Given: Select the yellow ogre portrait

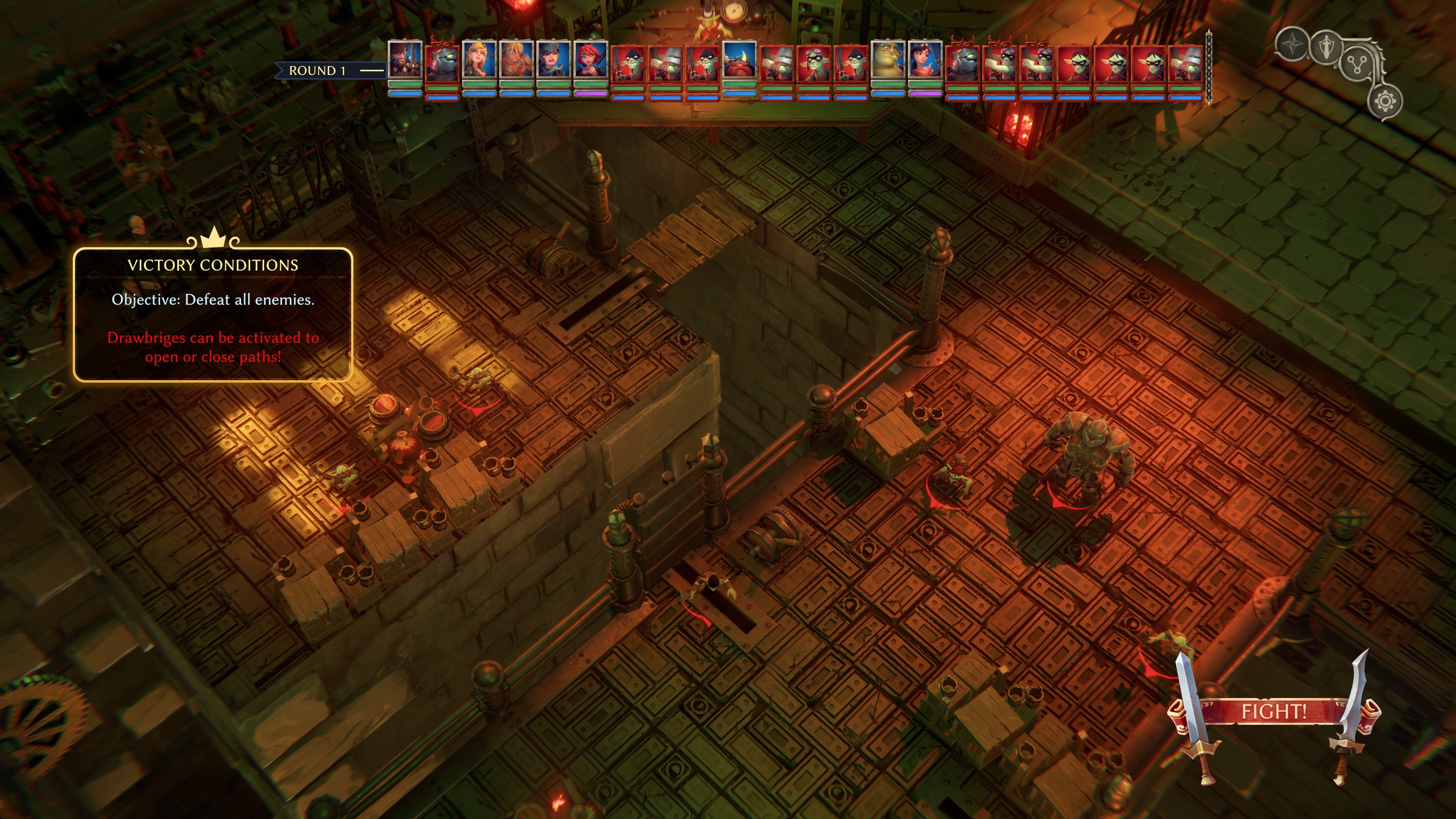Looking at the screenshot, I should (x=888, y=60).
